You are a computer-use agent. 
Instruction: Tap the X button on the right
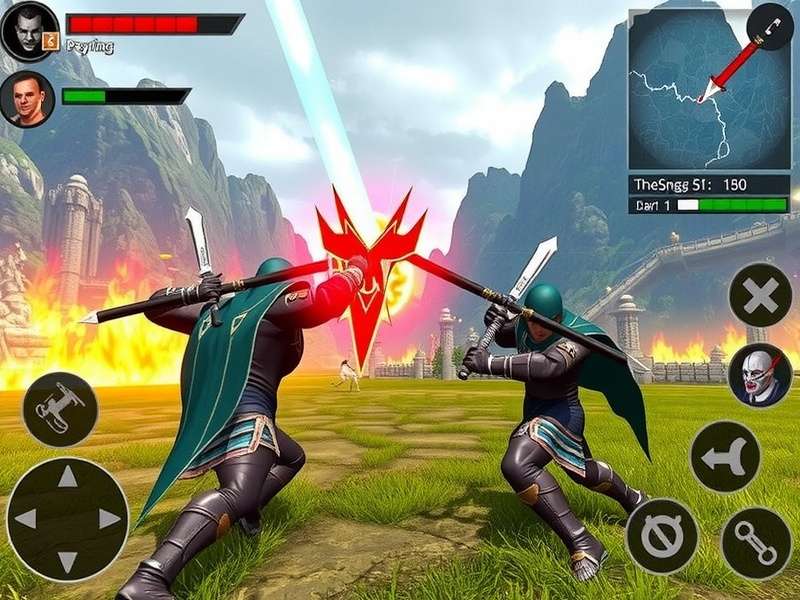click(760, 295)
